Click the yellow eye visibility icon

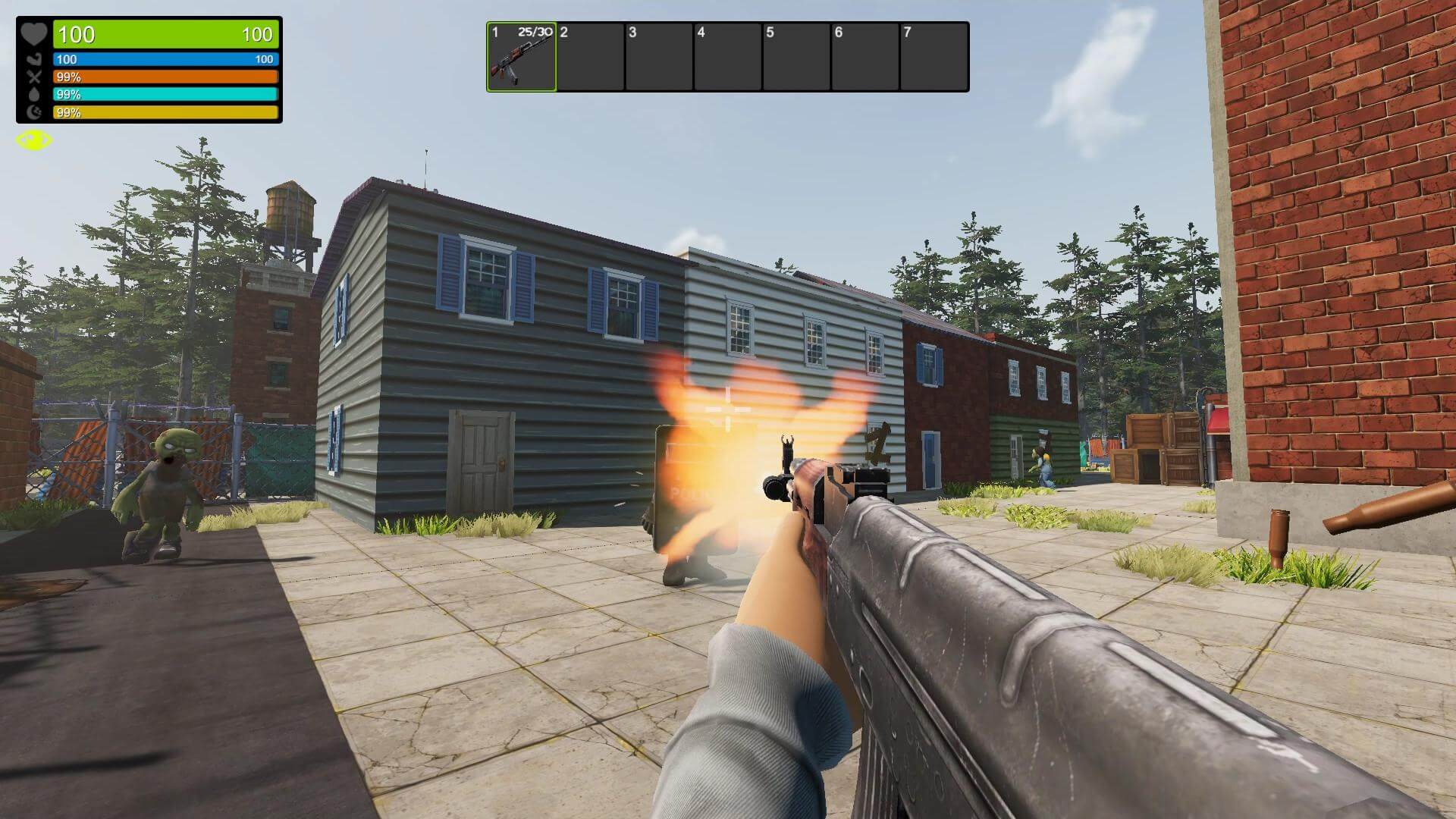[34, 140]
